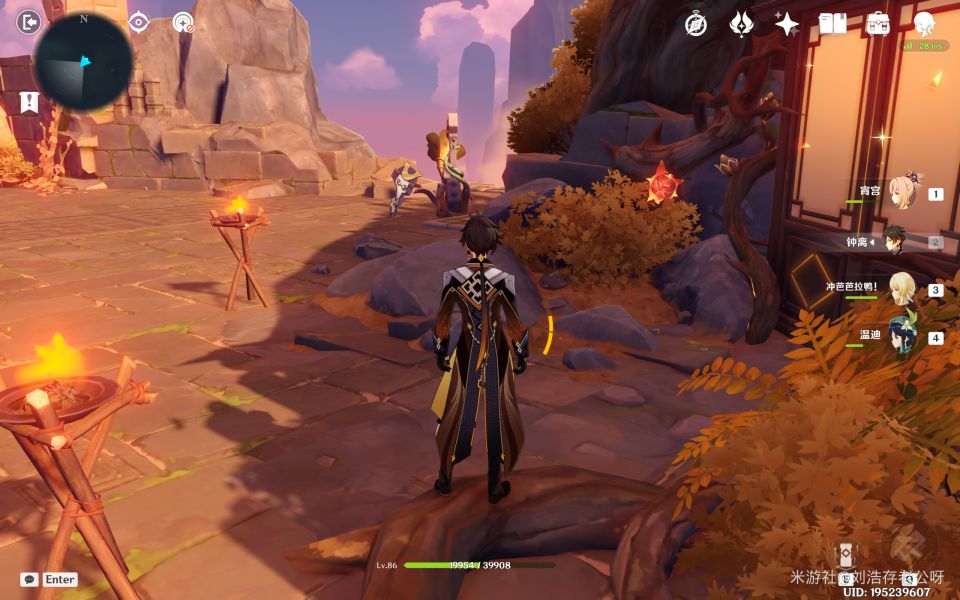Use Zhongli's pillar elemental skill

pyautogui.click(x=846, y=556)
